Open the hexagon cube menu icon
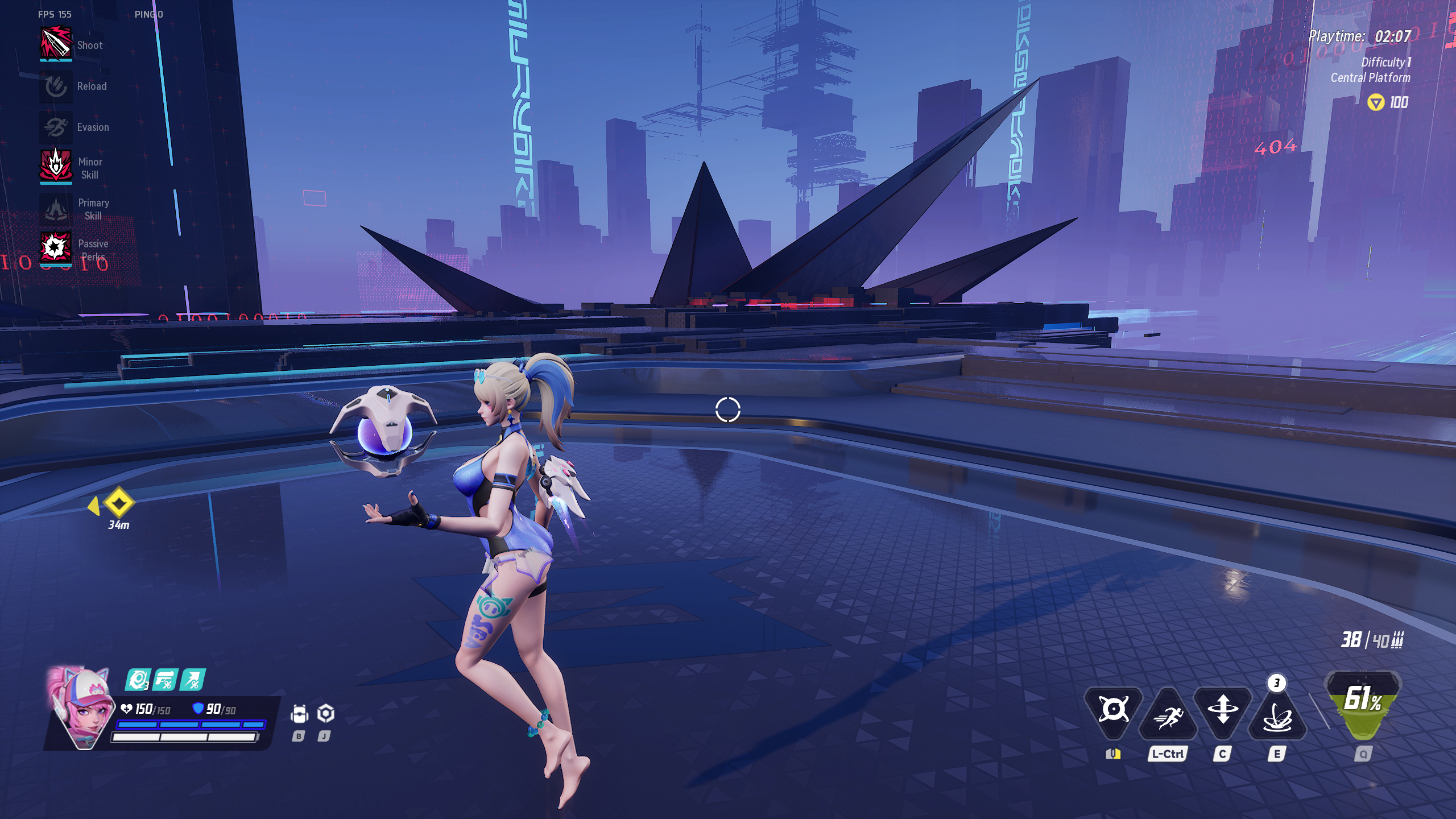The image size is (1456, 819). (x=325, y=713)
